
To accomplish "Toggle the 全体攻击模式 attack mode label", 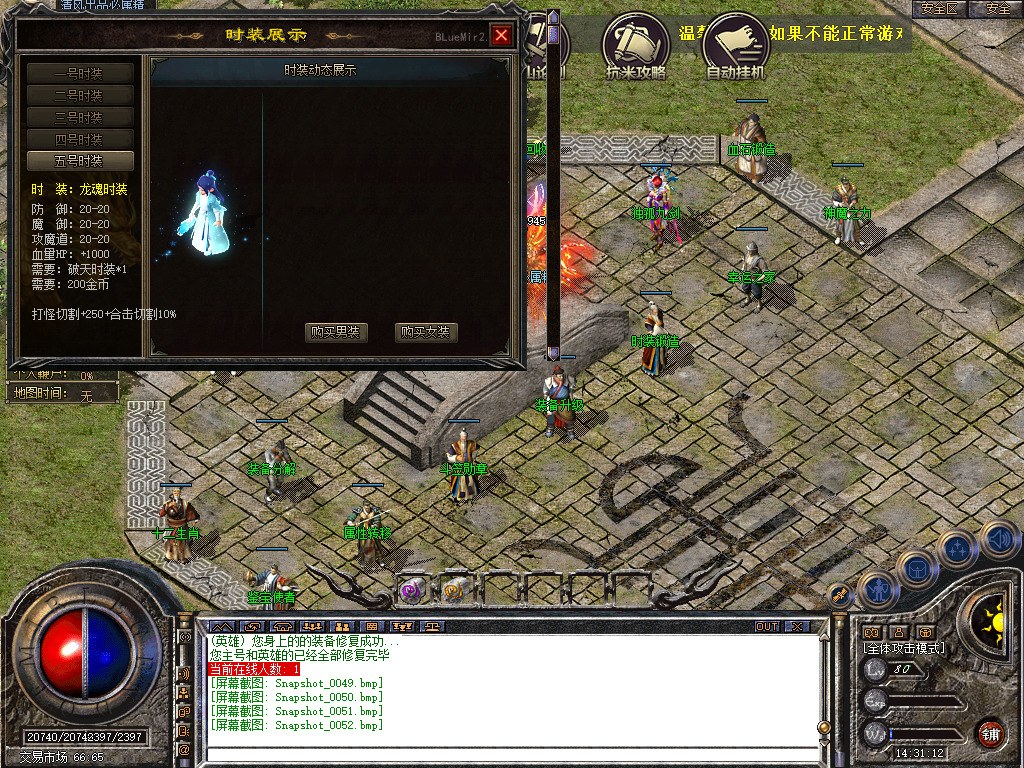I will click(903, 649).
